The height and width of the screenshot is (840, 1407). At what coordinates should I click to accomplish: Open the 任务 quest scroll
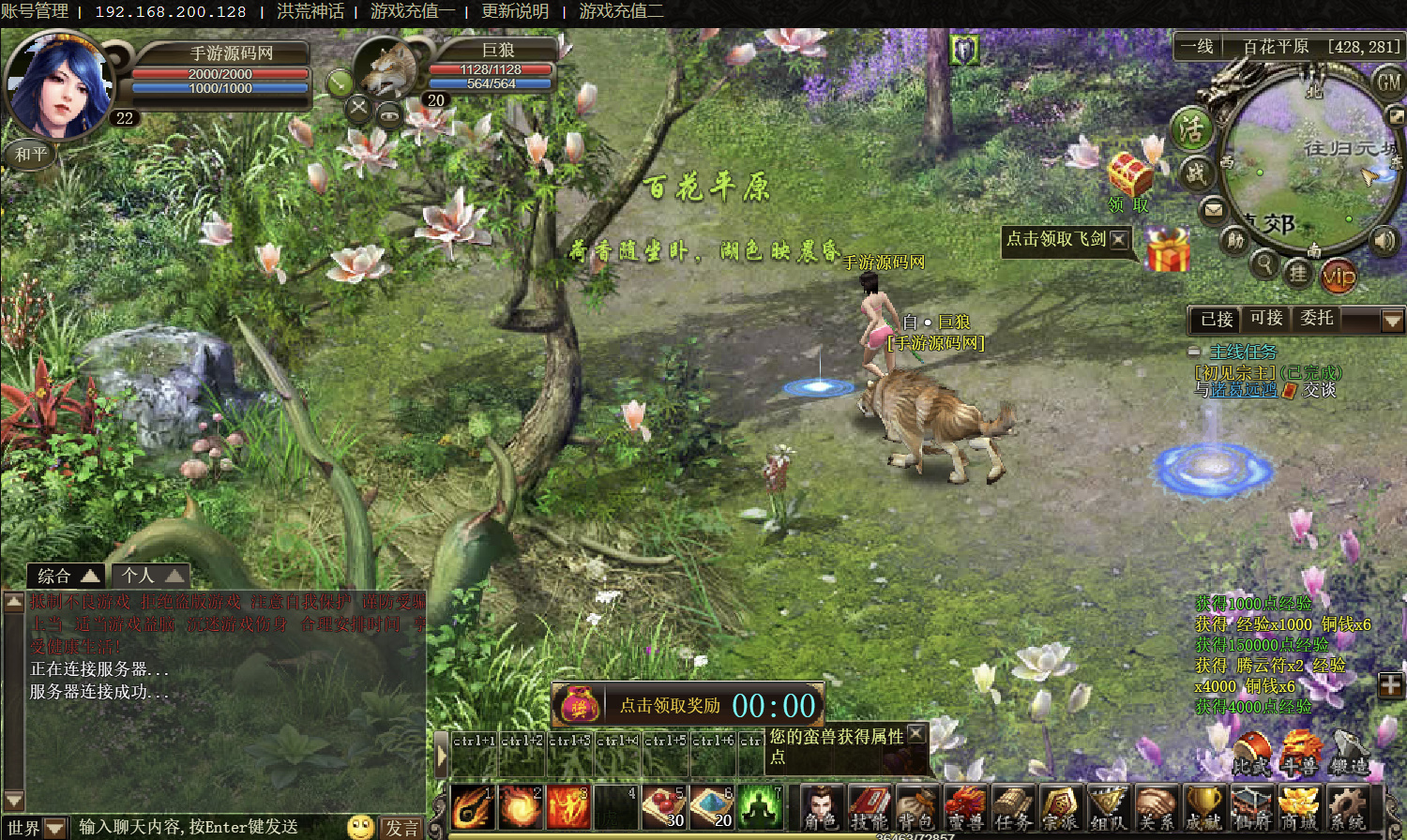click(1013, 807)
